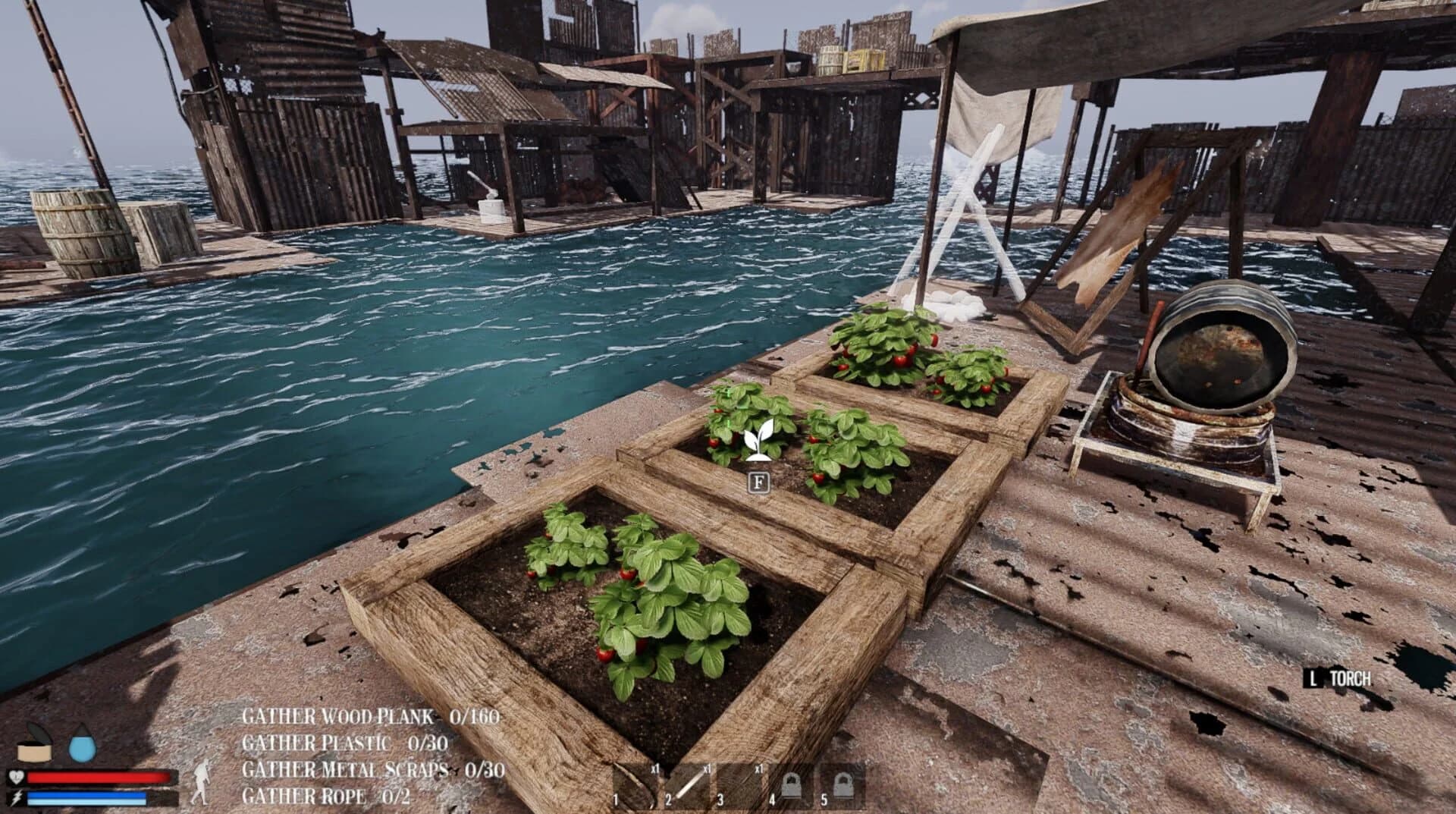Click the character stance icon beside the bars
This screenshot has height=814, width=1456.
201,783
